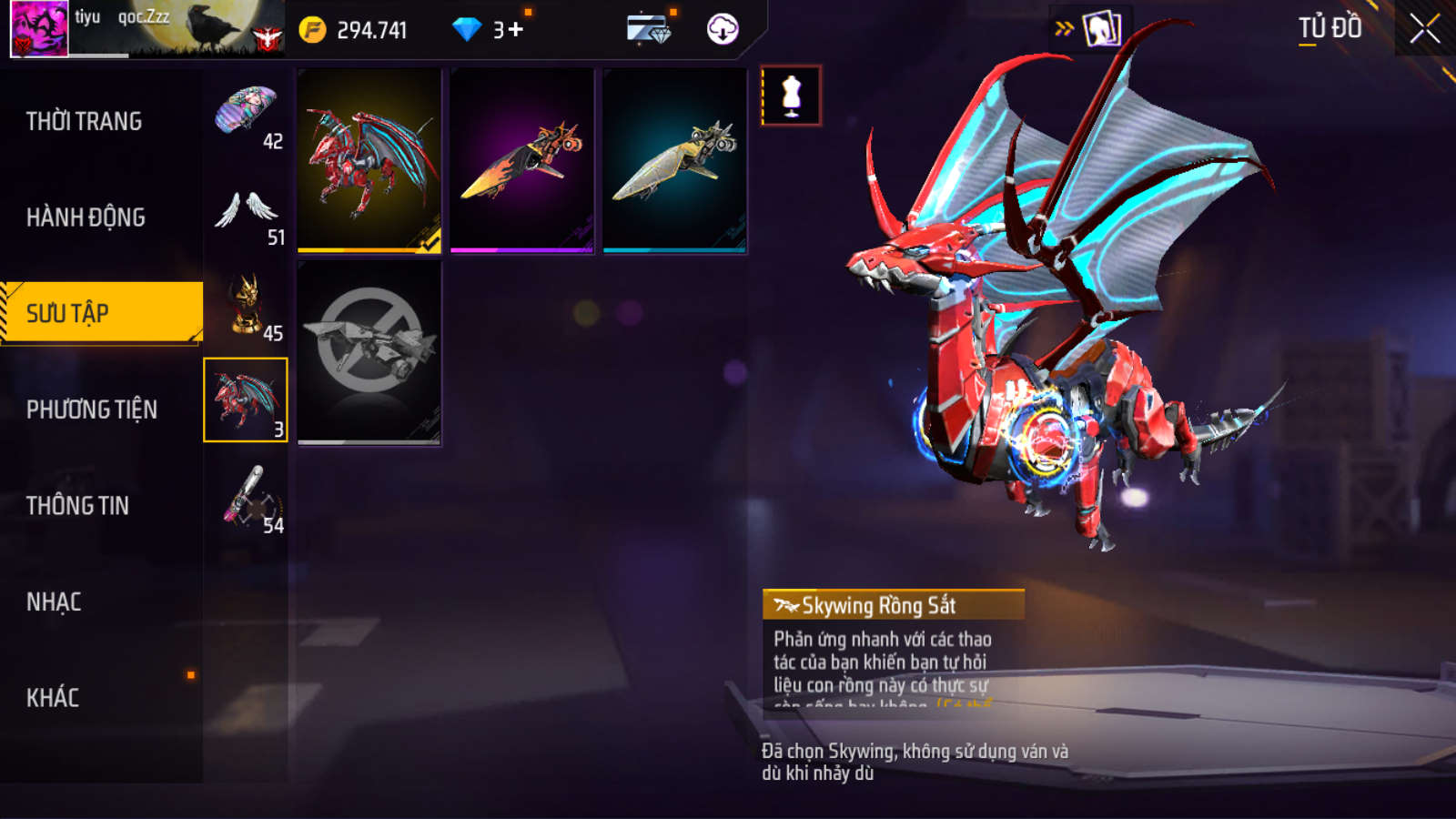Switch to the Hành Động tab
This screenshot has width=1456, height=819.
click(x=86, y=217)
